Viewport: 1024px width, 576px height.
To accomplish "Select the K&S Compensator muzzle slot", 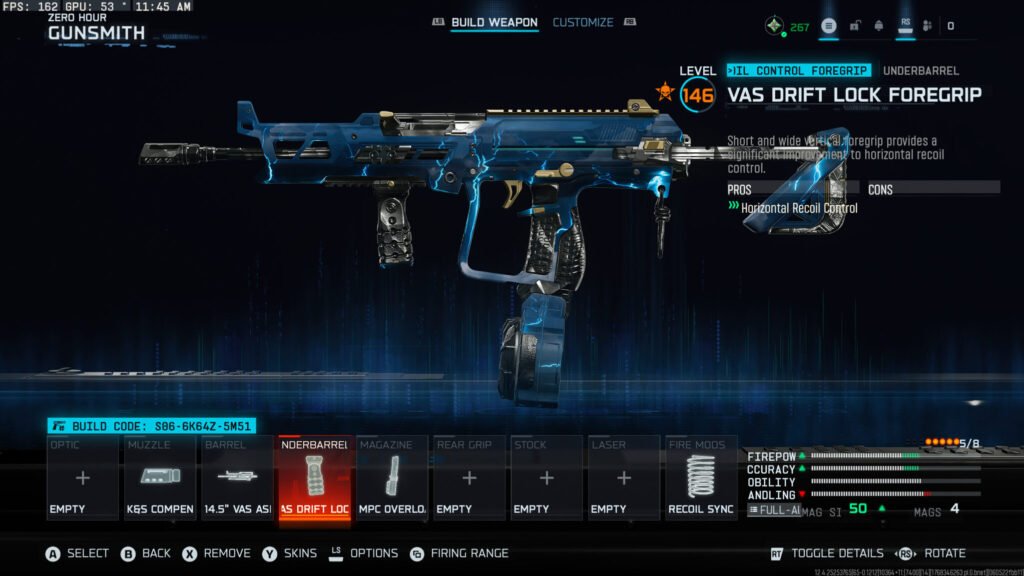I will click(x=160, y=478).
